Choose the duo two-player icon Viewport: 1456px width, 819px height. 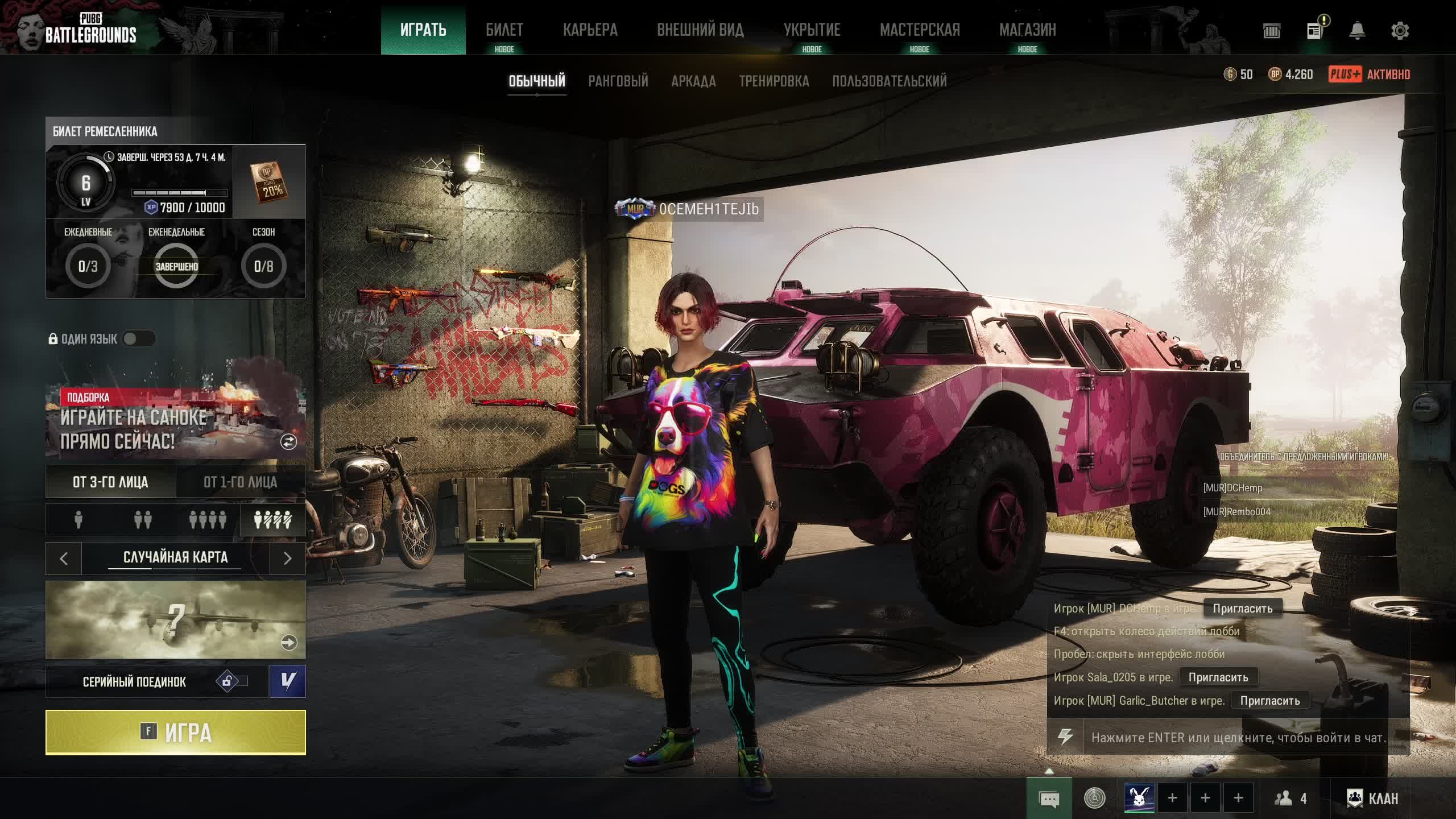point(143,520)
